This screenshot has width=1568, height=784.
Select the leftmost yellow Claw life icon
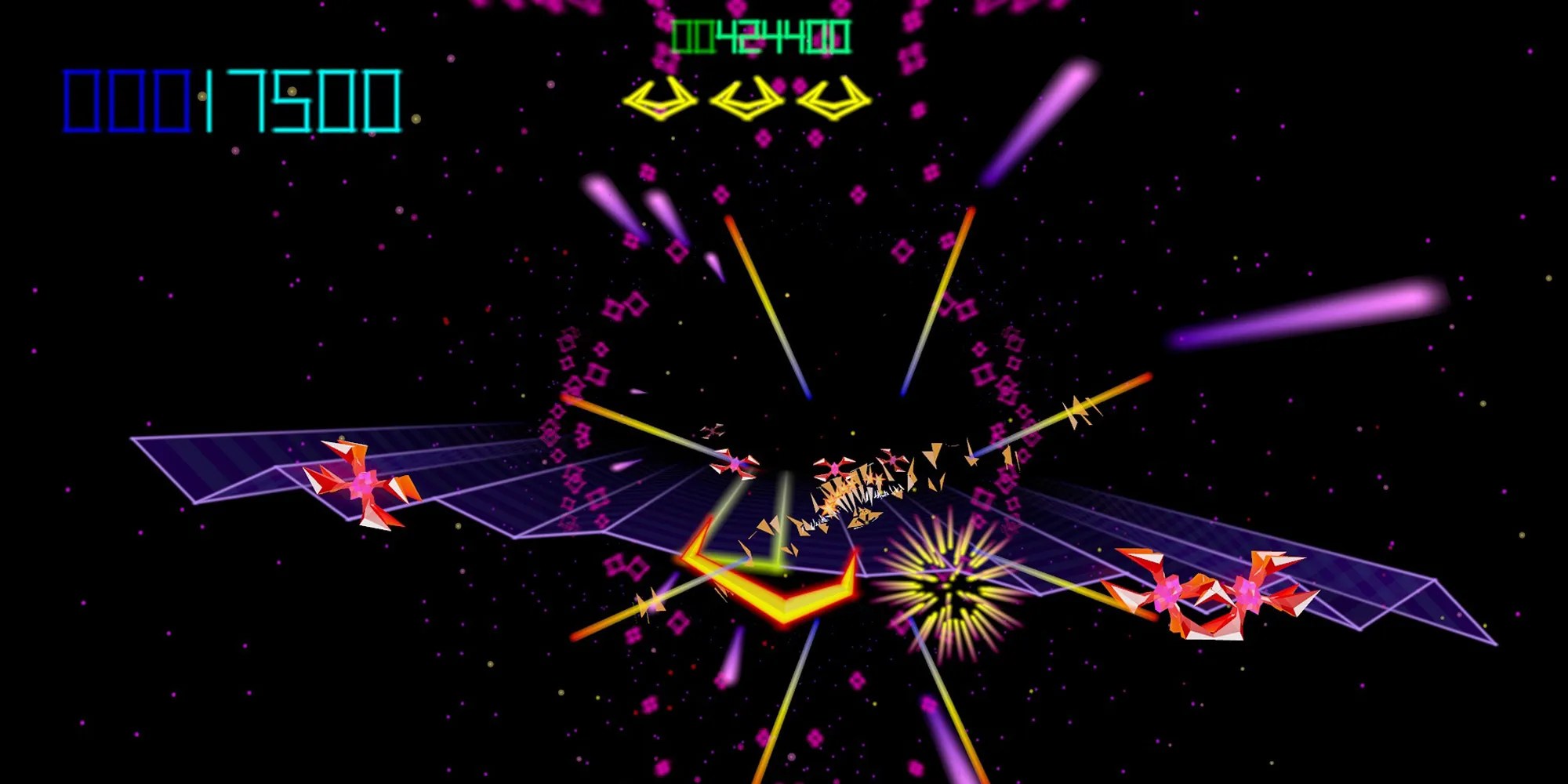pos(662,98)
